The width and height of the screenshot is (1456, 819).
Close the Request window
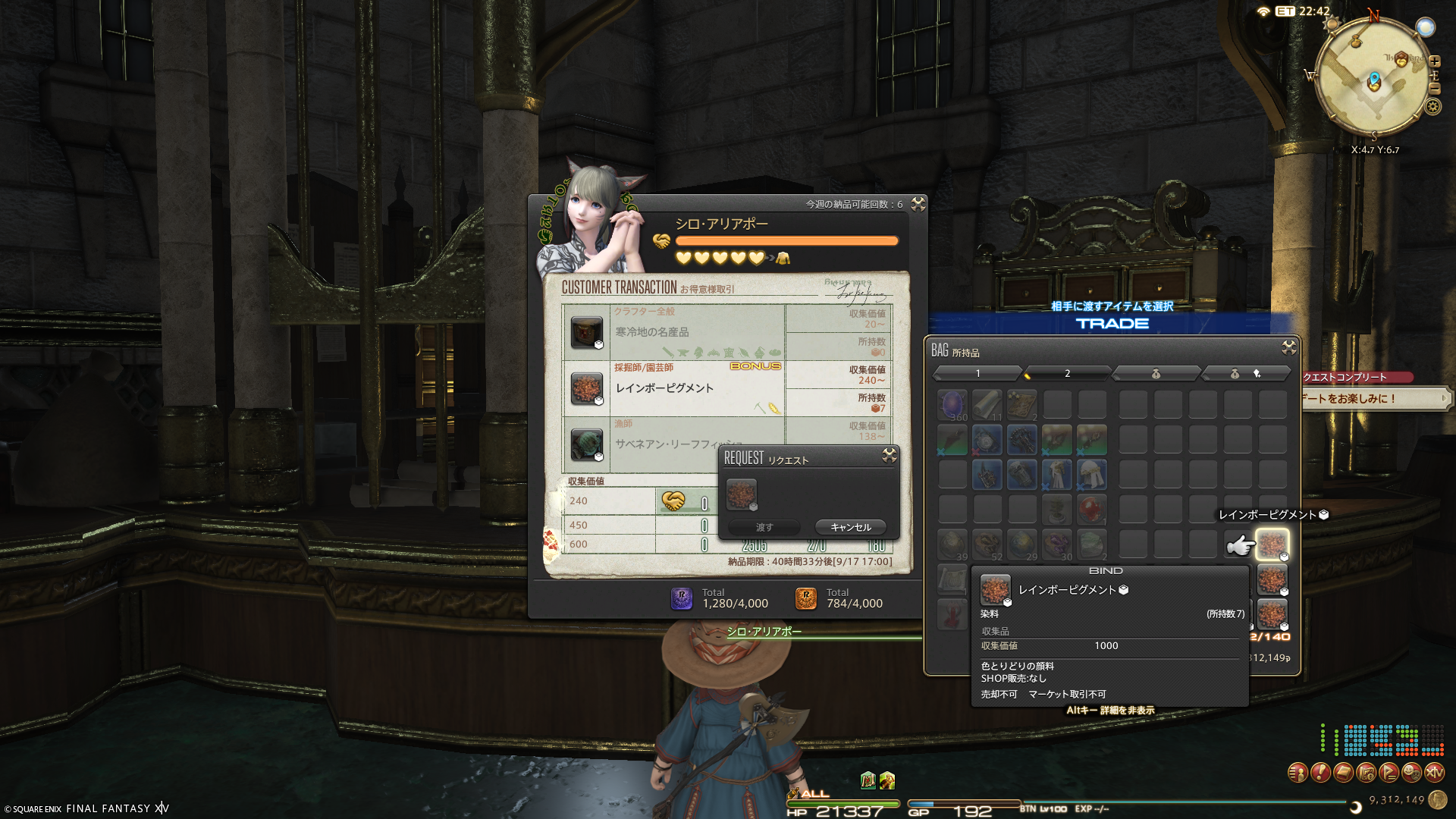[x=890, y=455]
